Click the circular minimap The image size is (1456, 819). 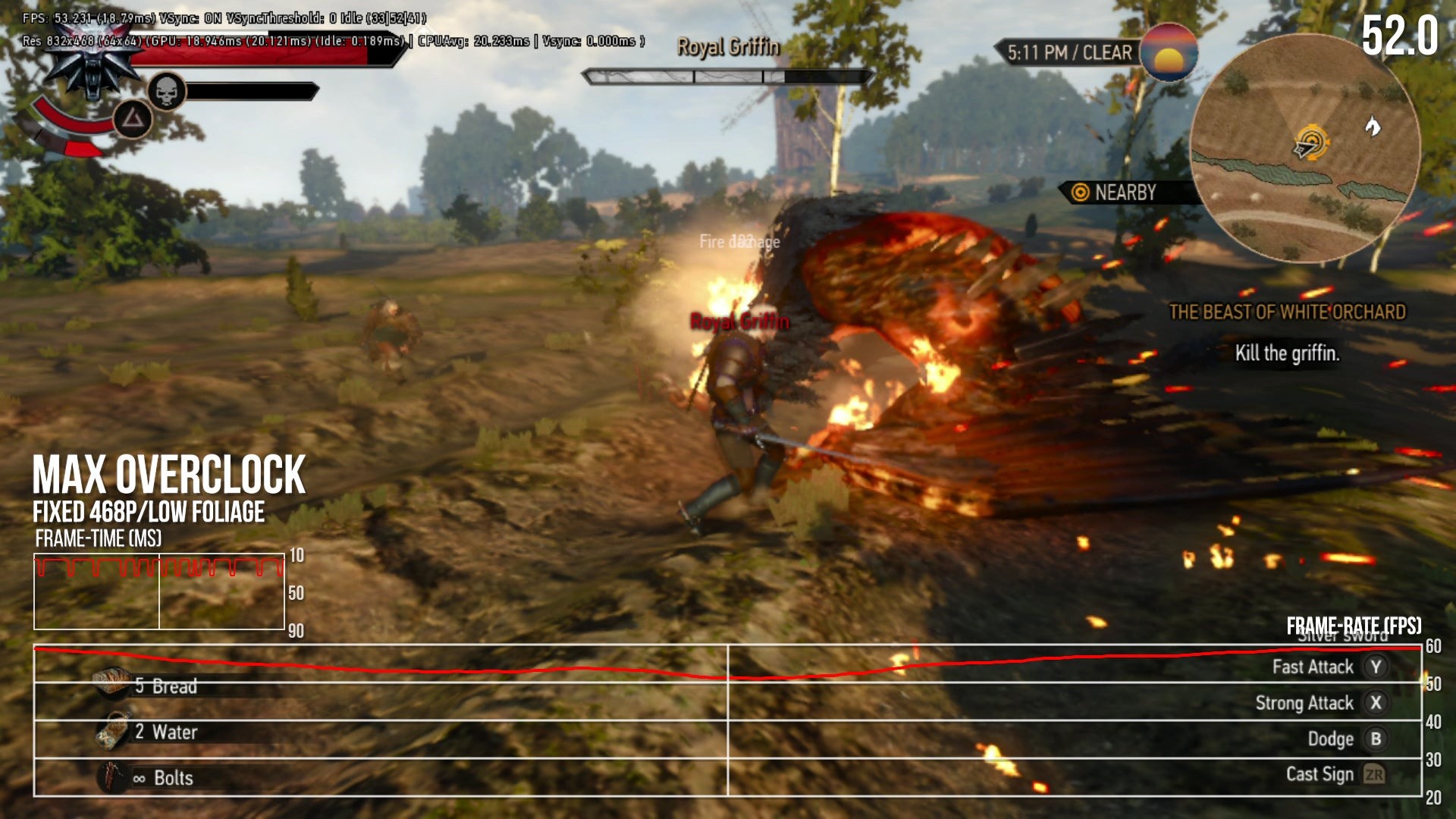coord(1304,148)
